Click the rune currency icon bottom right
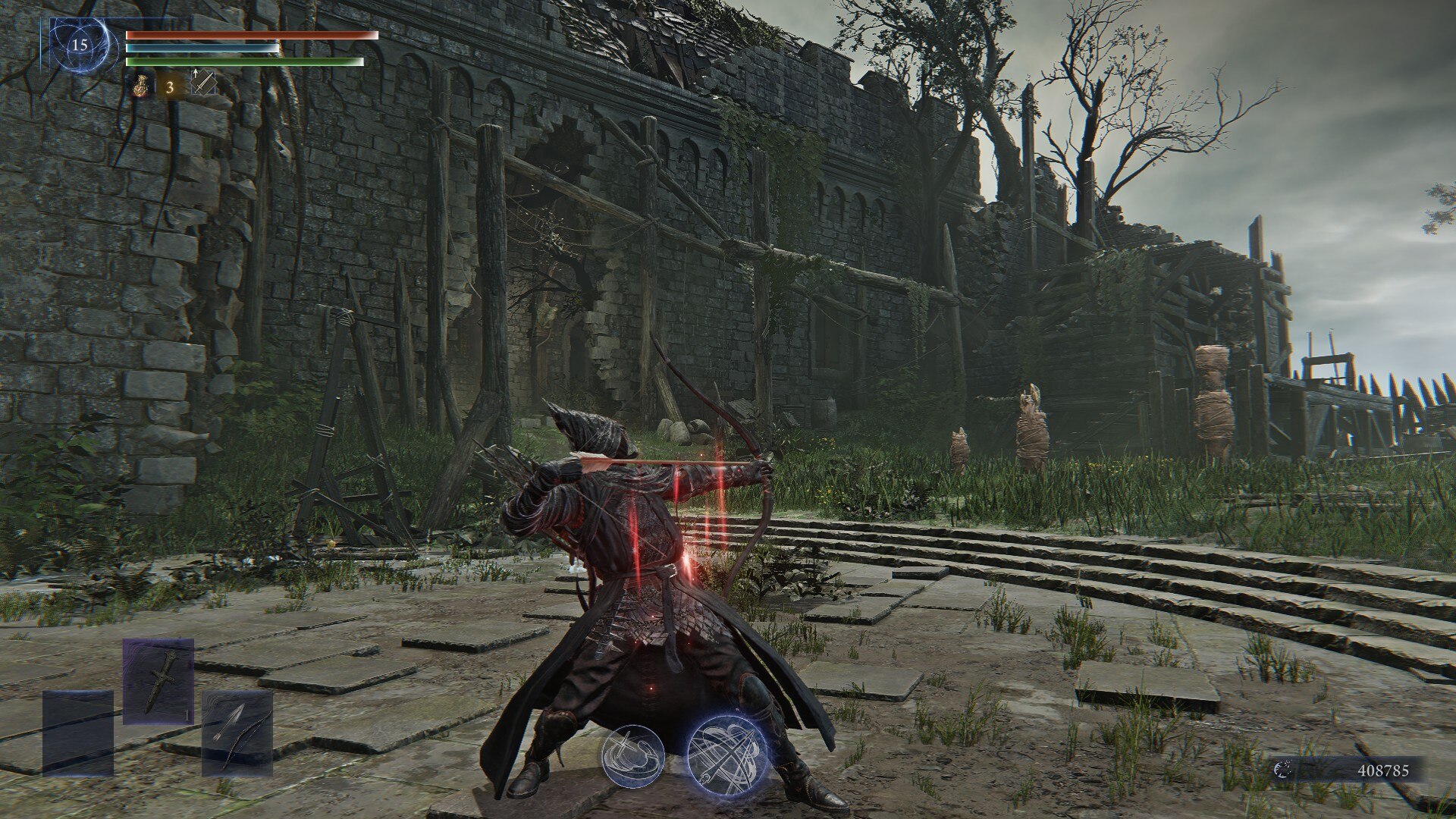Image resolution: width=1456 pixels, height=819 pixels. click(x=1285, y=767)
